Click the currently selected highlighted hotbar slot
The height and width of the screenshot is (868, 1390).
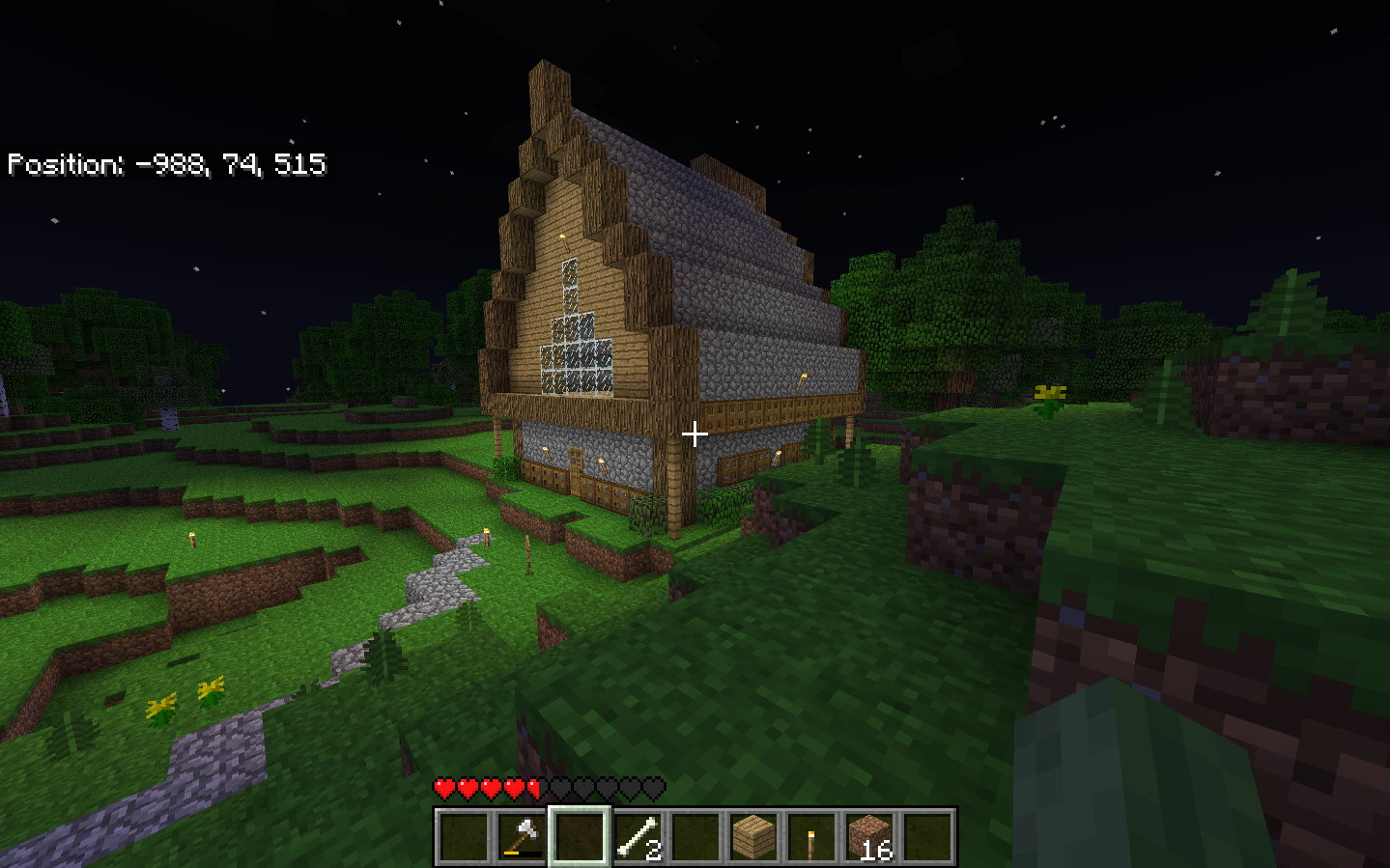578,837
